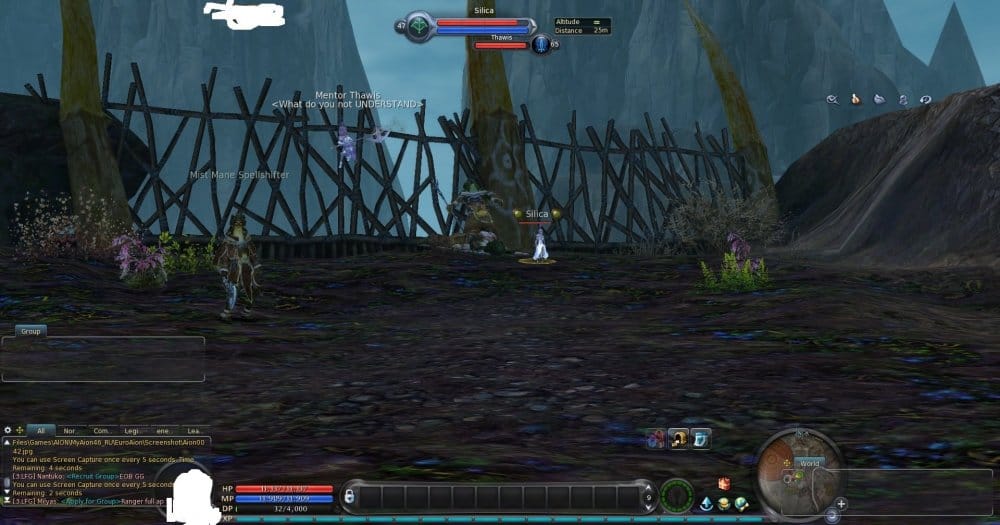Screen dimensions: 1000x525
Task: Click the circular arrow icon on target toolbar
Action: [926, 99]
